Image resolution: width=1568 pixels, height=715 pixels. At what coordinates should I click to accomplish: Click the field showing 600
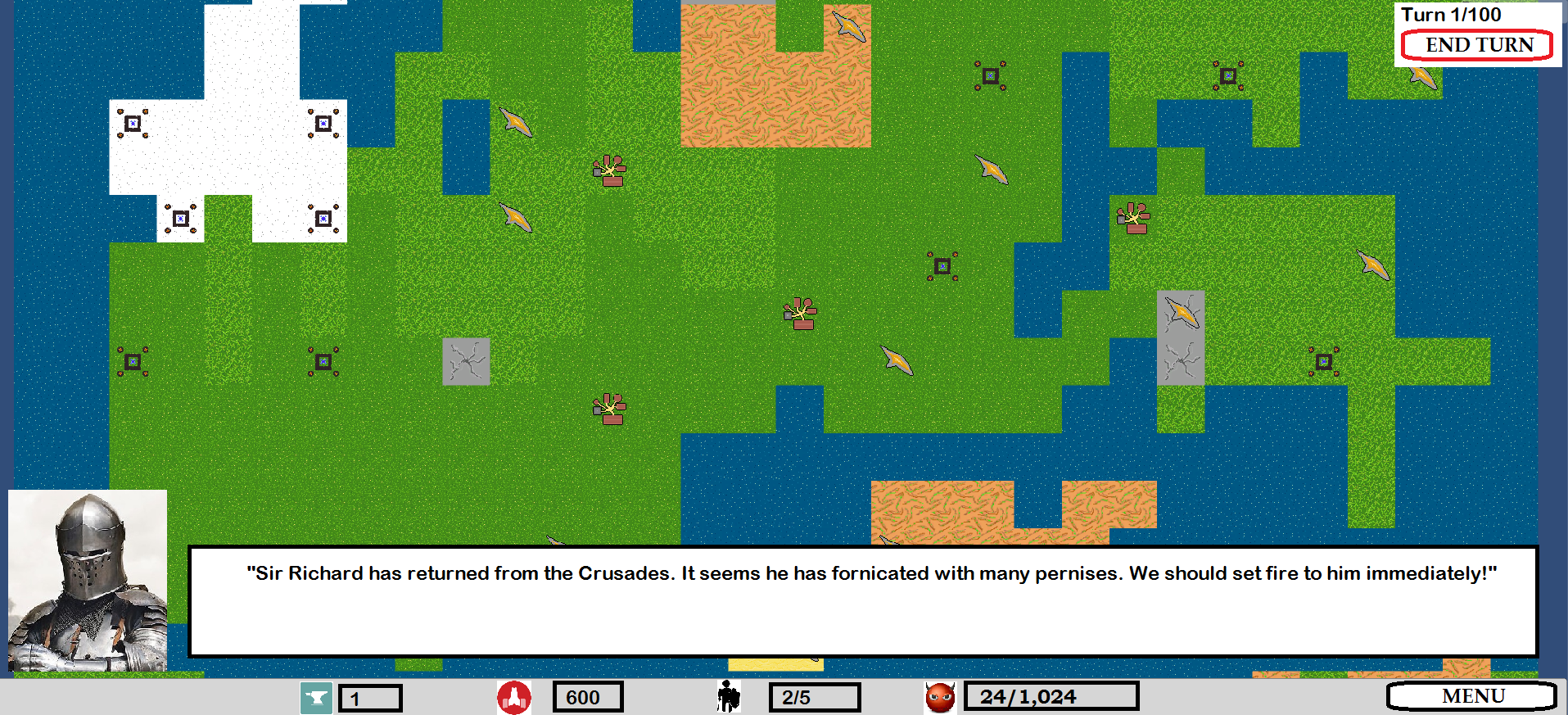click(x=586, y=697)
